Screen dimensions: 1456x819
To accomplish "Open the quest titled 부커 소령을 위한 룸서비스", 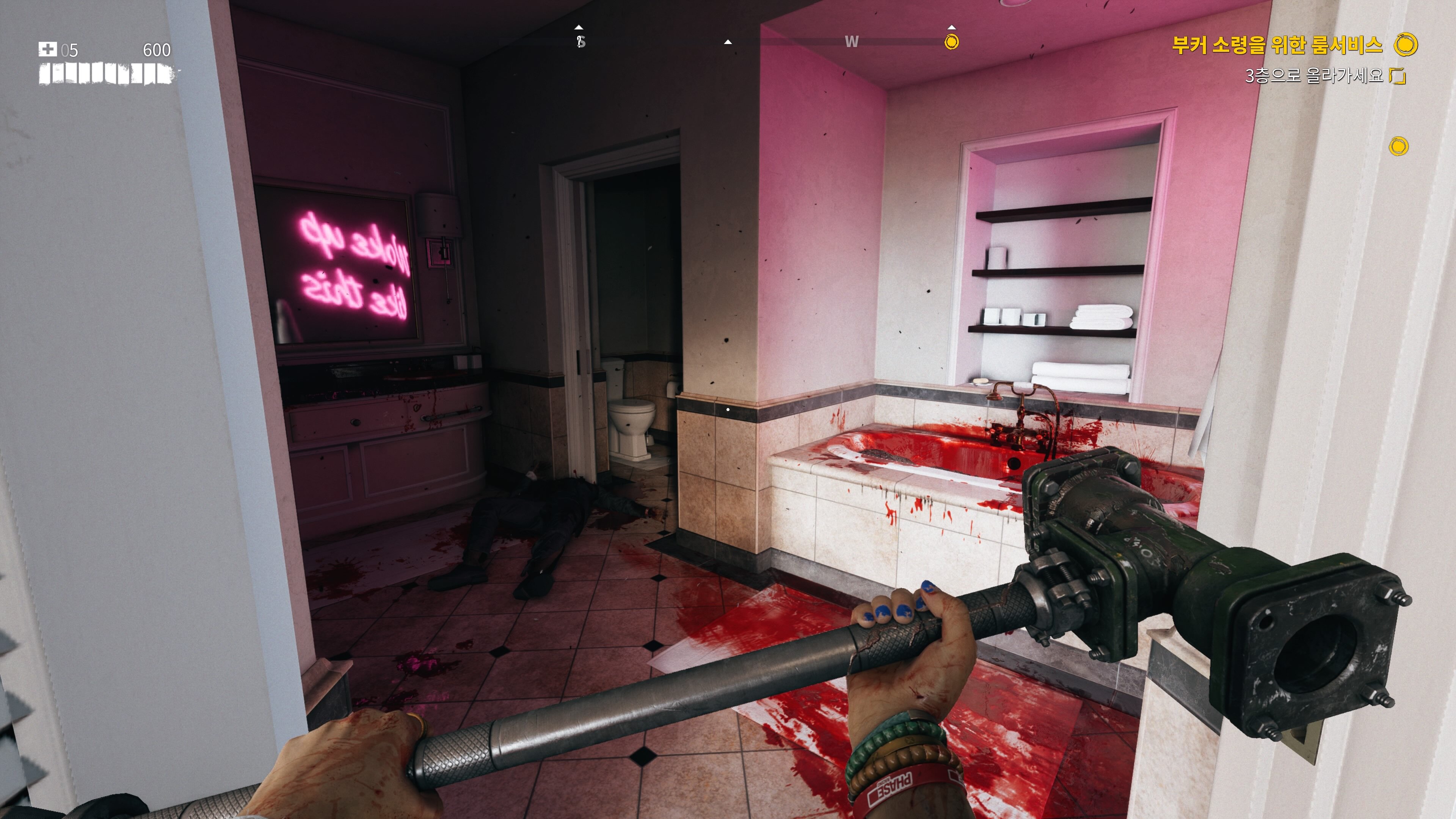I will point(1277,45).
